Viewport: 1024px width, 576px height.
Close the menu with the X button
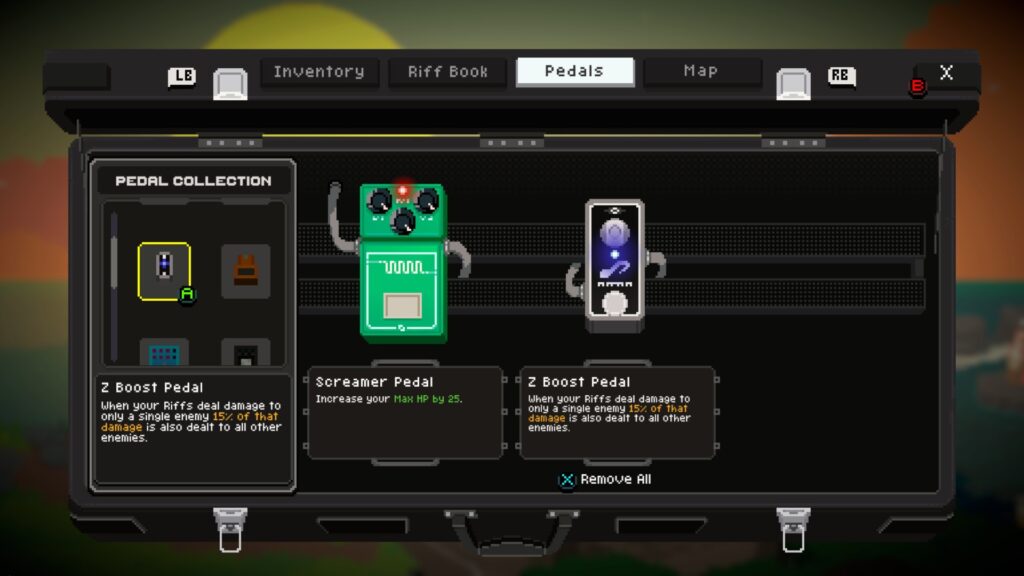point(946,73)
